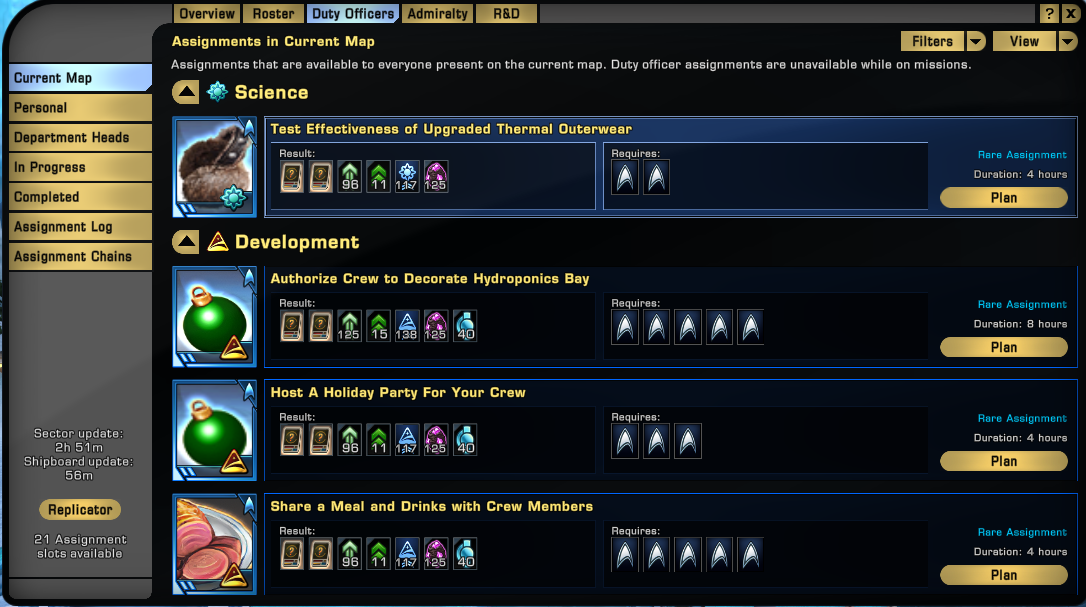Plan the Thermal Outerwear test assignment

pos(1003,198)
